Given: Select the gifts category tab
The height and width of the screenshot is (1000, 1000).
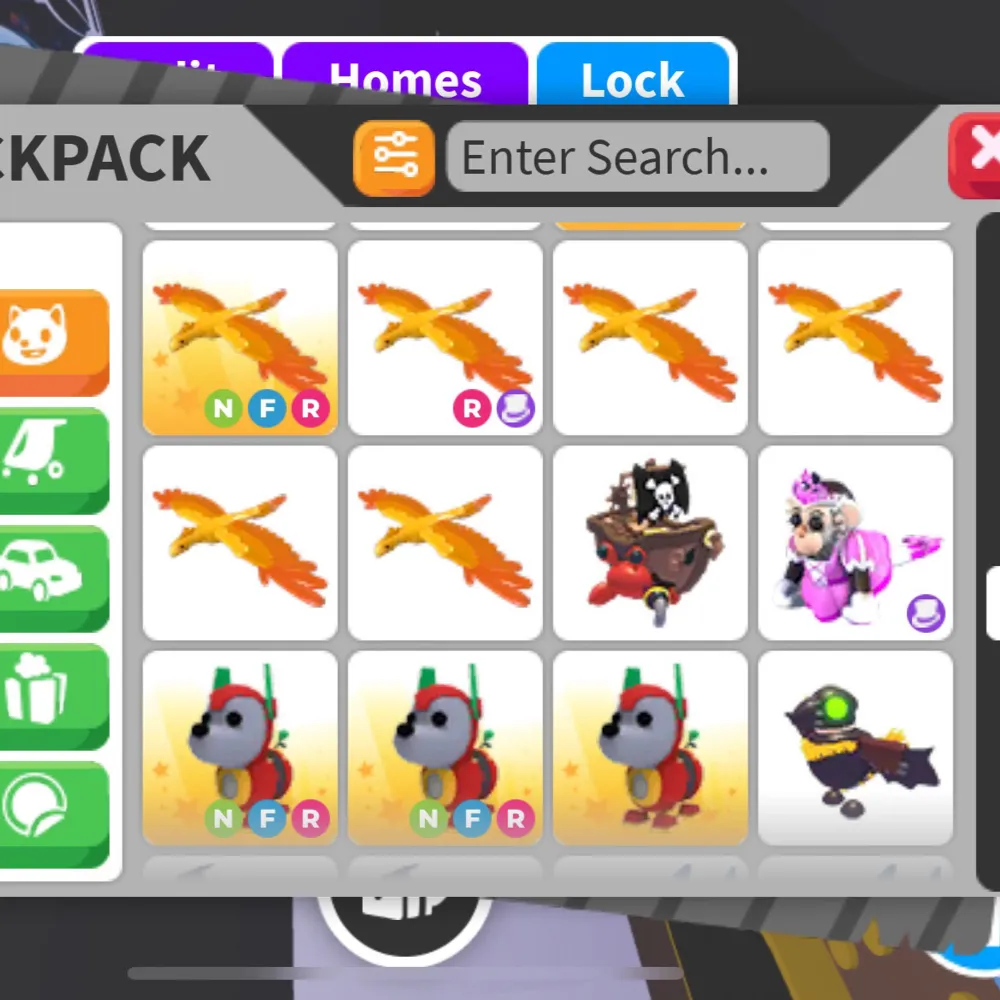Looking at the screenshot, I should click(x=50, y=695).
